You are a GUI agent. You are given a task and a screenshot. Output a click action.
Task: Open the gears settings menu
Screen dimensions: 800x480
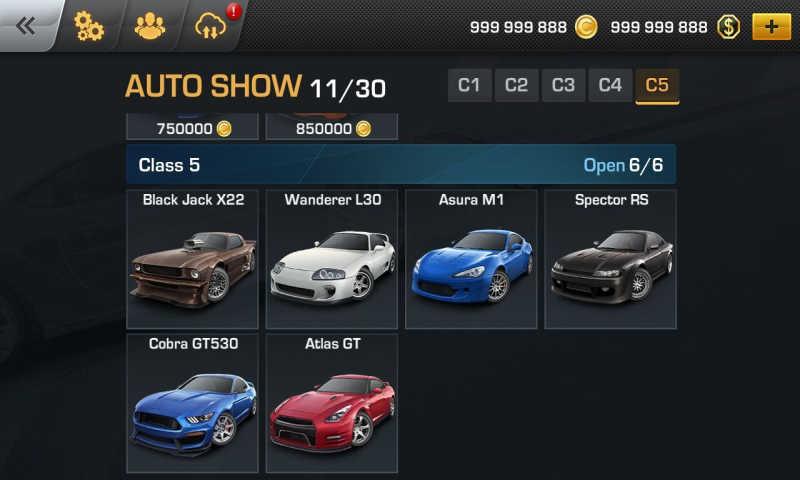(x=89, y=27)
